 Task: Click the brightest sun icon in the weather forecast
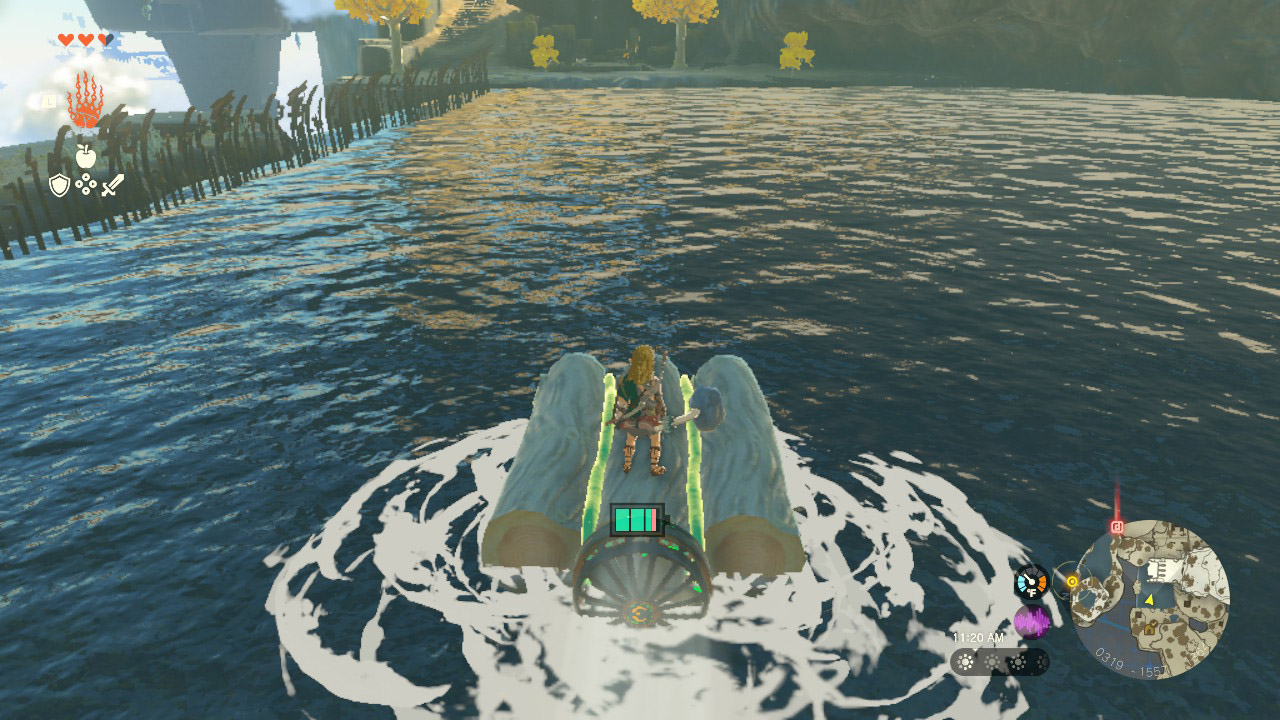(x=965, y=662)
